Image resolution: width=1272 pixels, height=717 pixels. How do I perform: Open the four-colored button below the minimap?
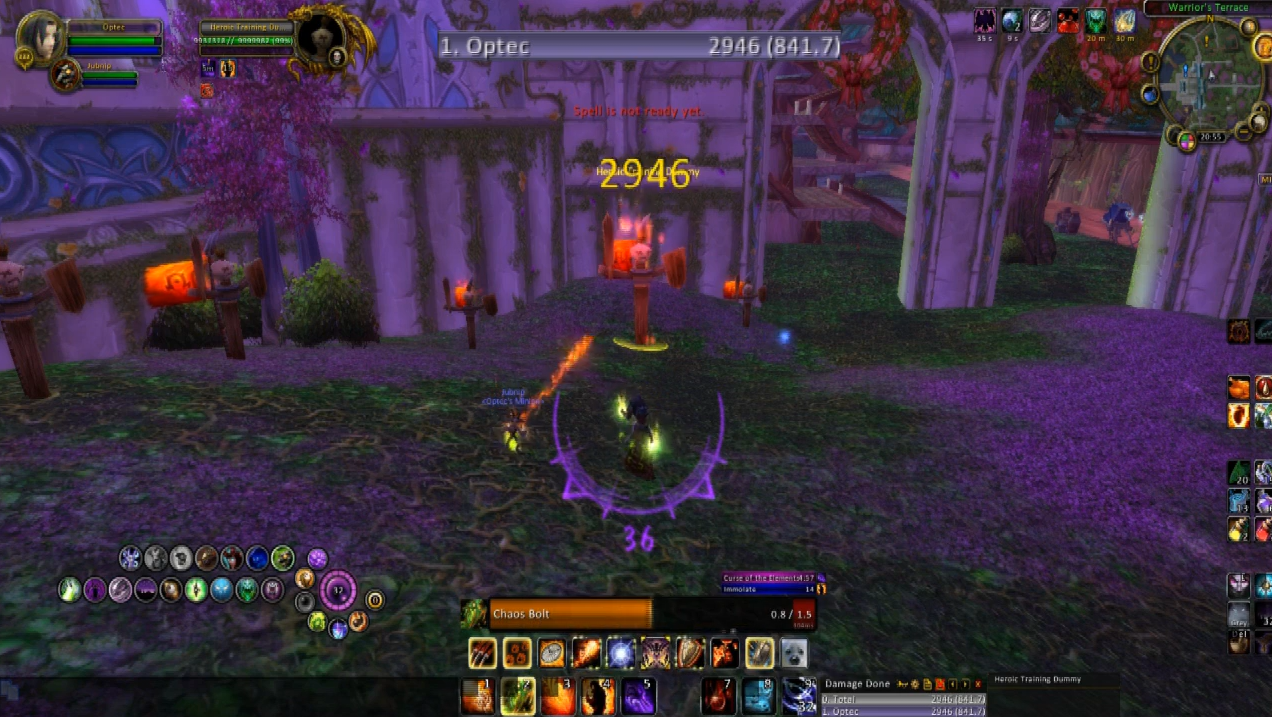point(1187,140)
